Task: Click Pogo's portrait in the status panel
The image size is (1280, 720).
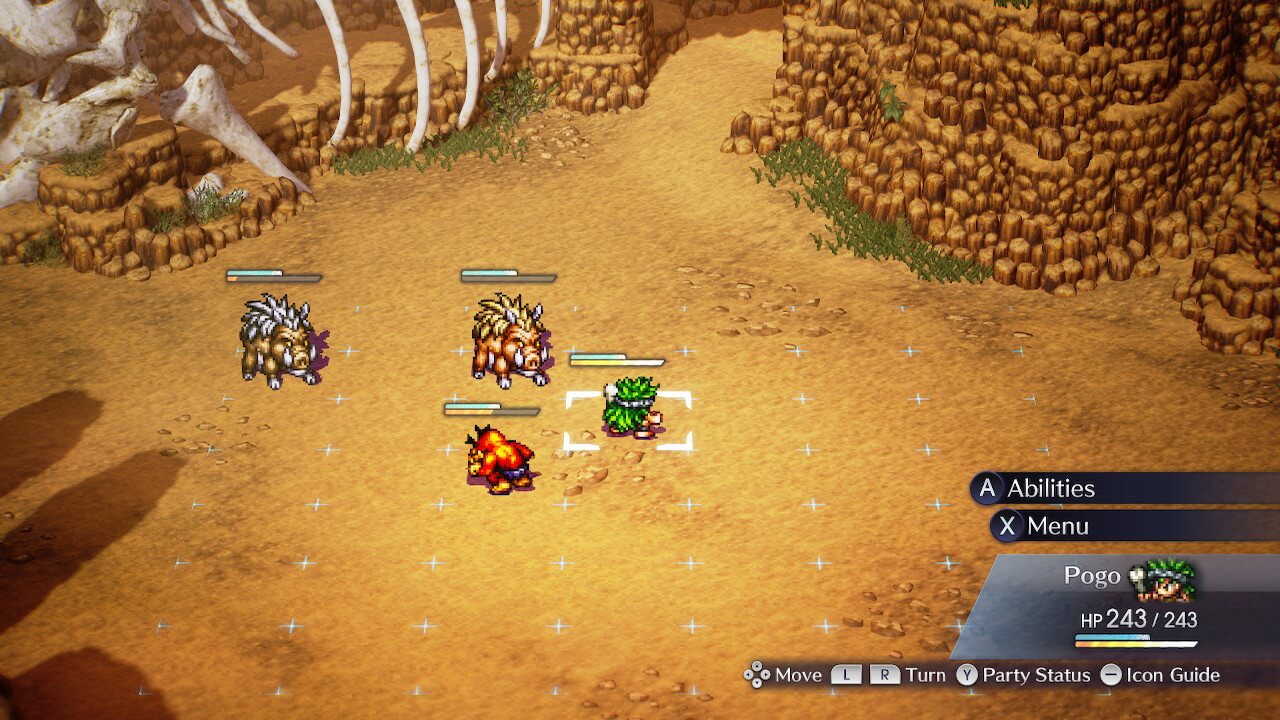Action: (x=1164, y=579)
